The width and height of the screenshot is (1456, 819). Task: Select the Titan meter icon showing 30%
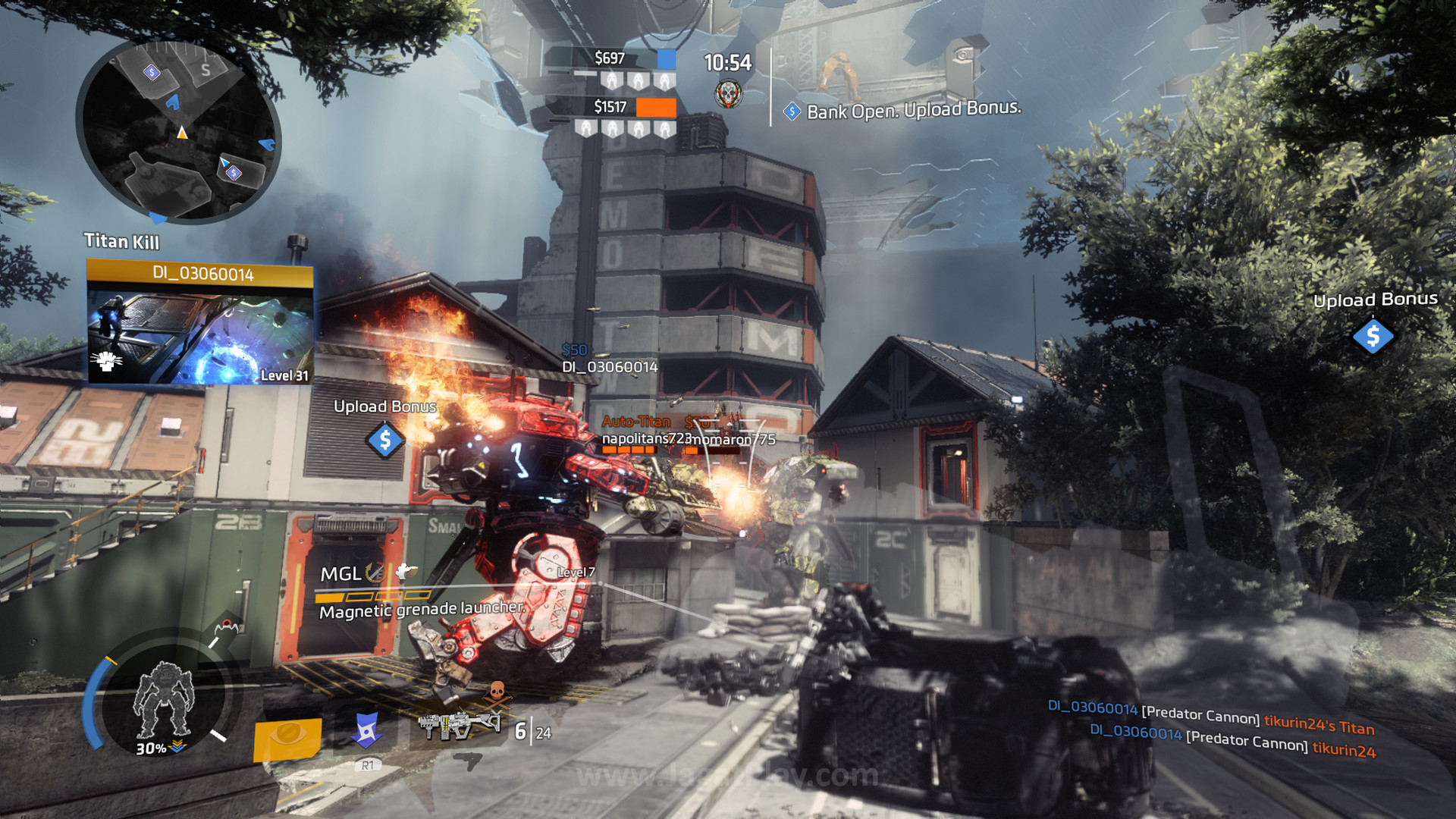(x=164, y=701)
